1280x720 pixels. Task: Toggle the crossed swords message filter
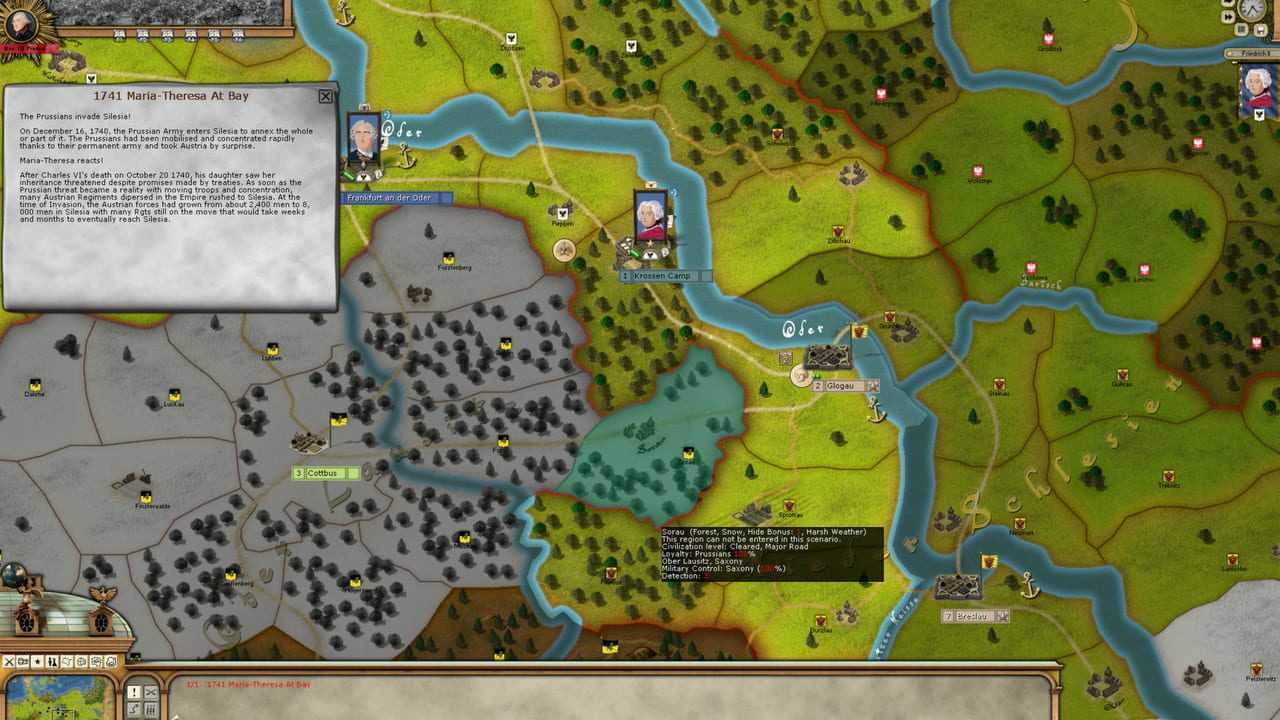point(151,691)
